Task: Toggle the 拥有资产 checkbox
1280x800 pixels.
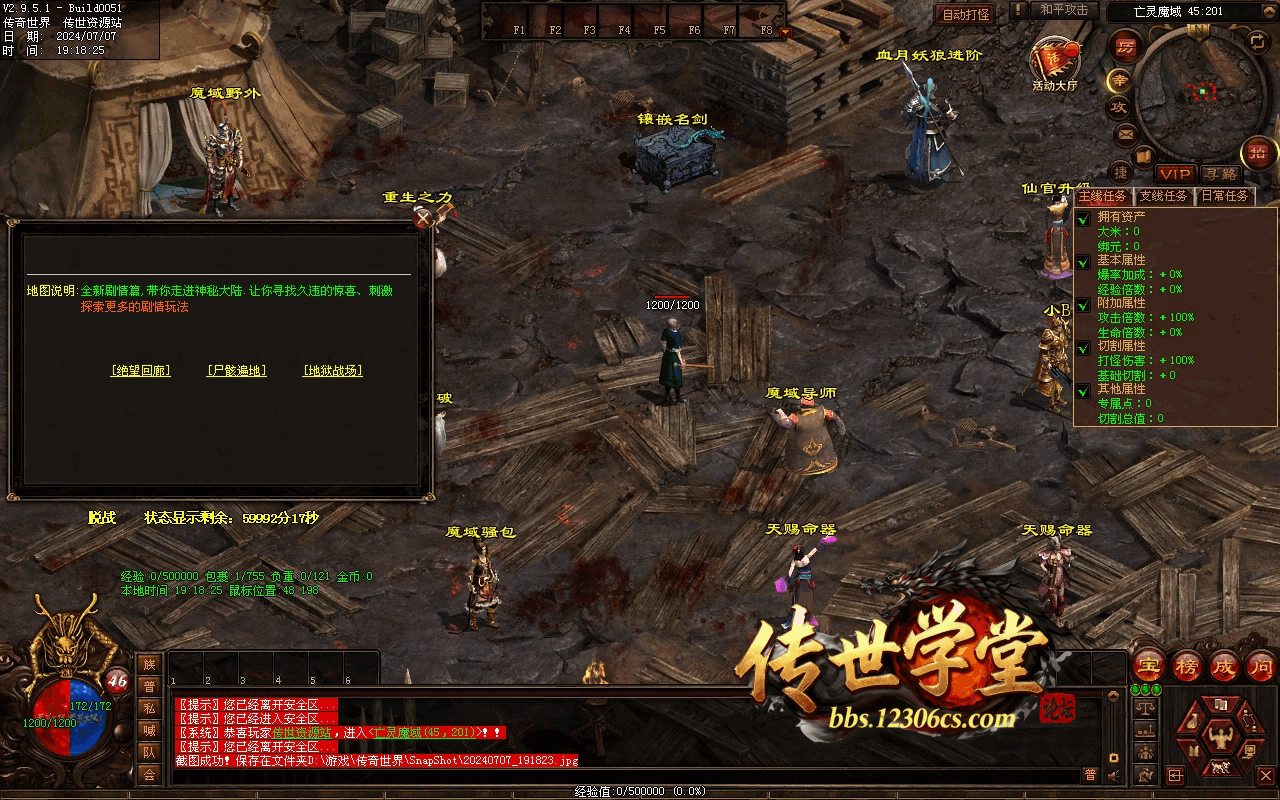Action: coord(1083,218)
